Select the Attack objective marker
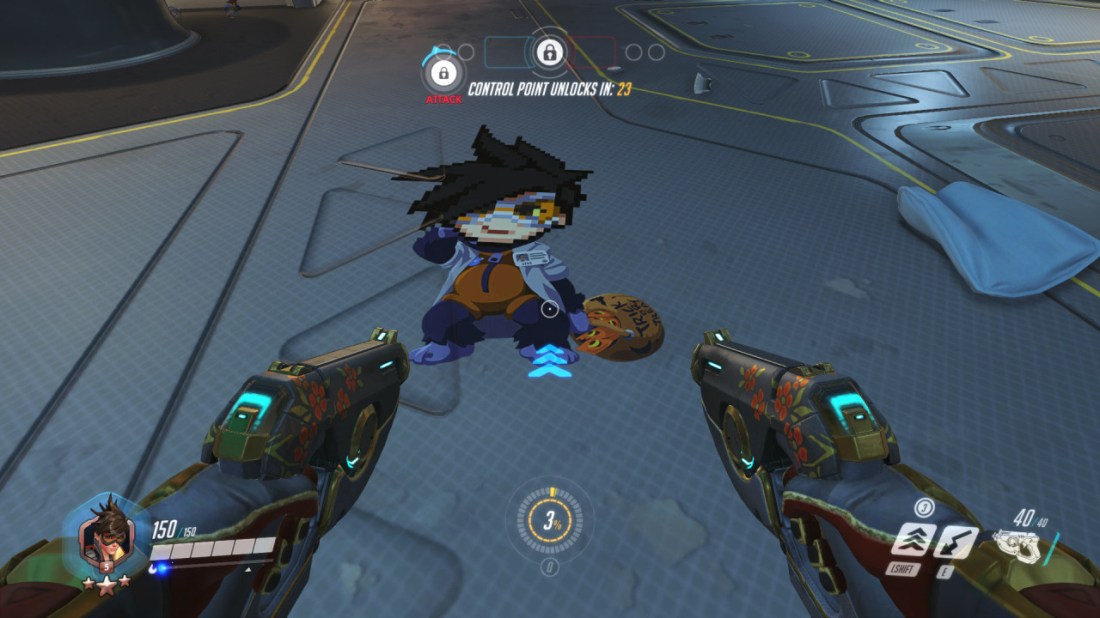 (442, 74)
